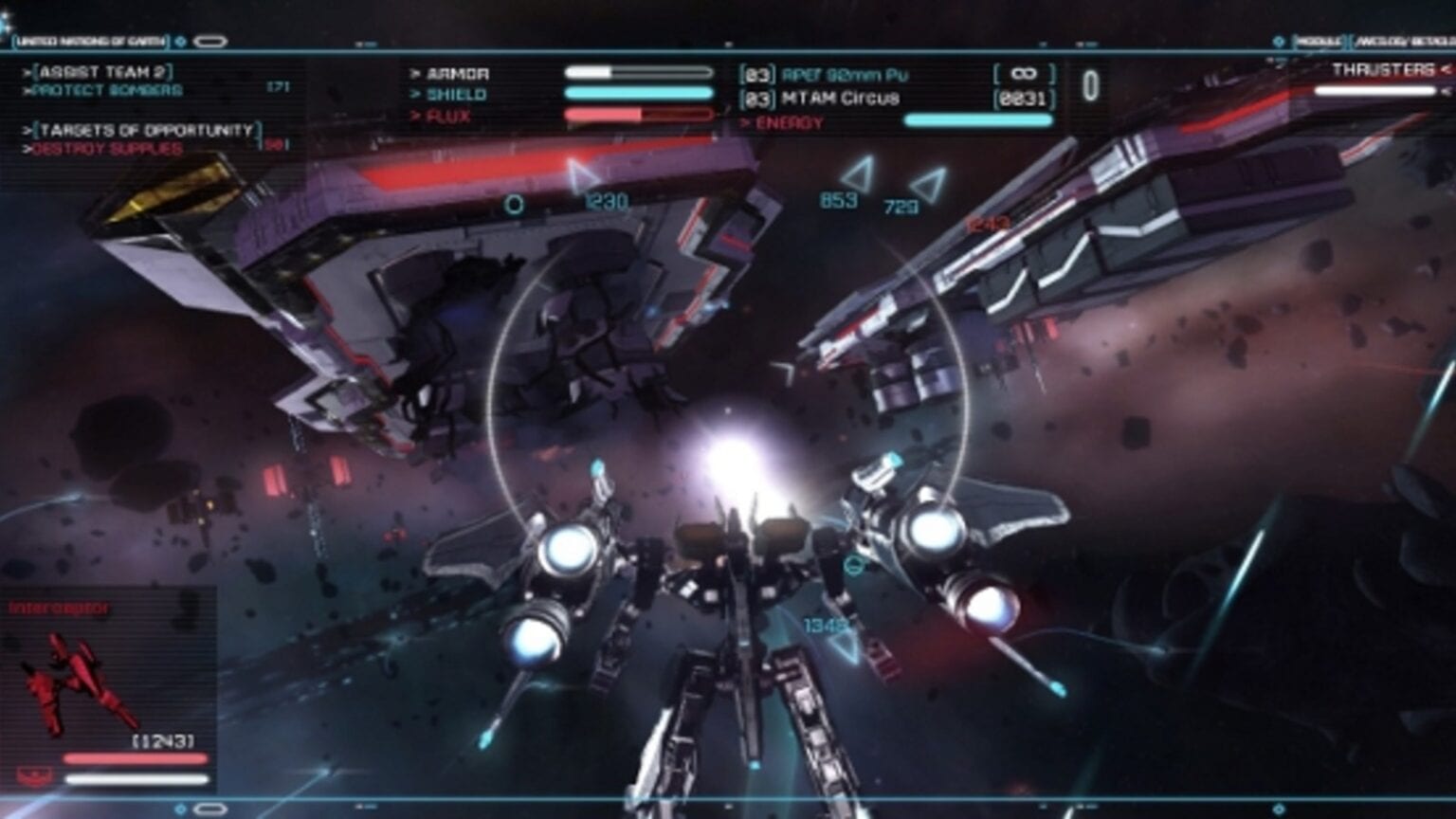Select the diamond icon beside UNITED NATIONS OF EARTH
Screen dimensions: 1456x819
coord(179,42)
